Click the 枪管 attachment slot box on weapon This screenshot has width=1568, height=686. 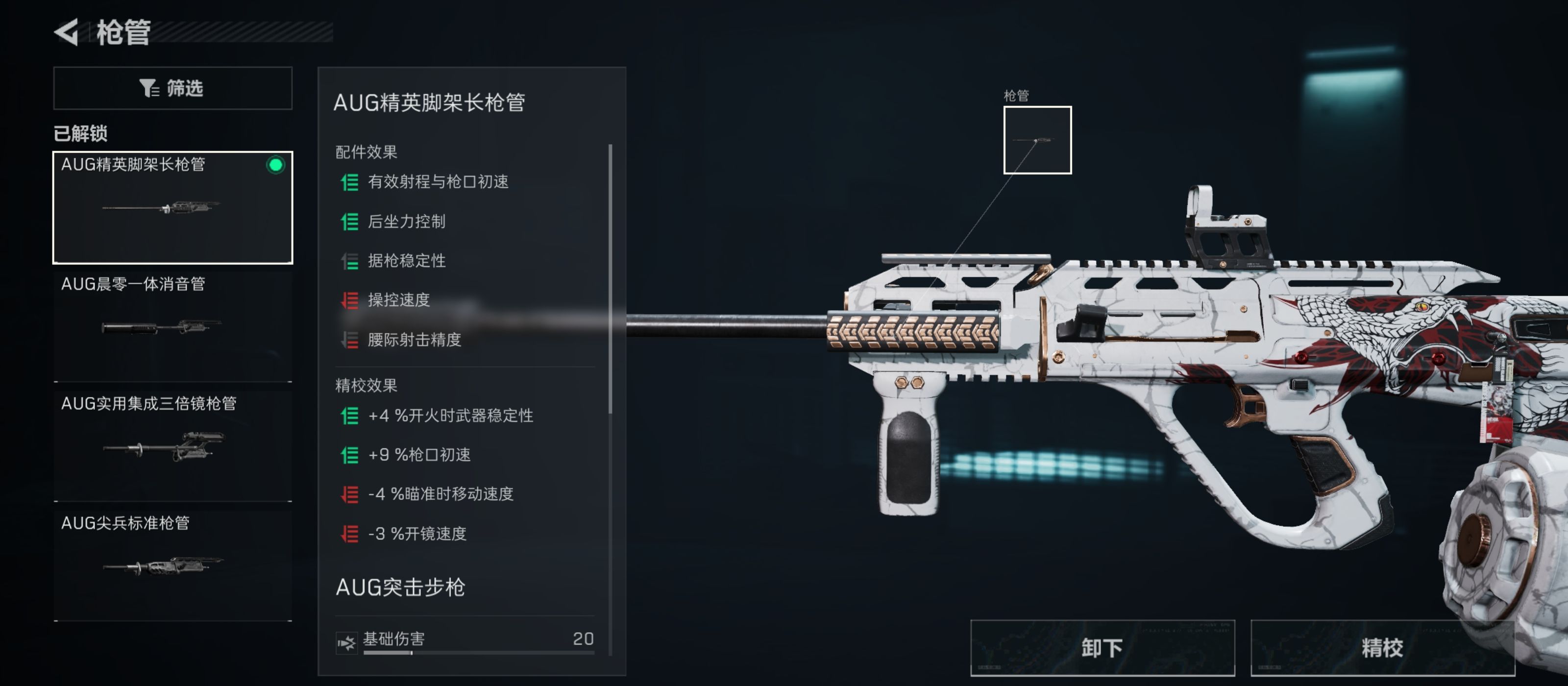pos(1037,140)
